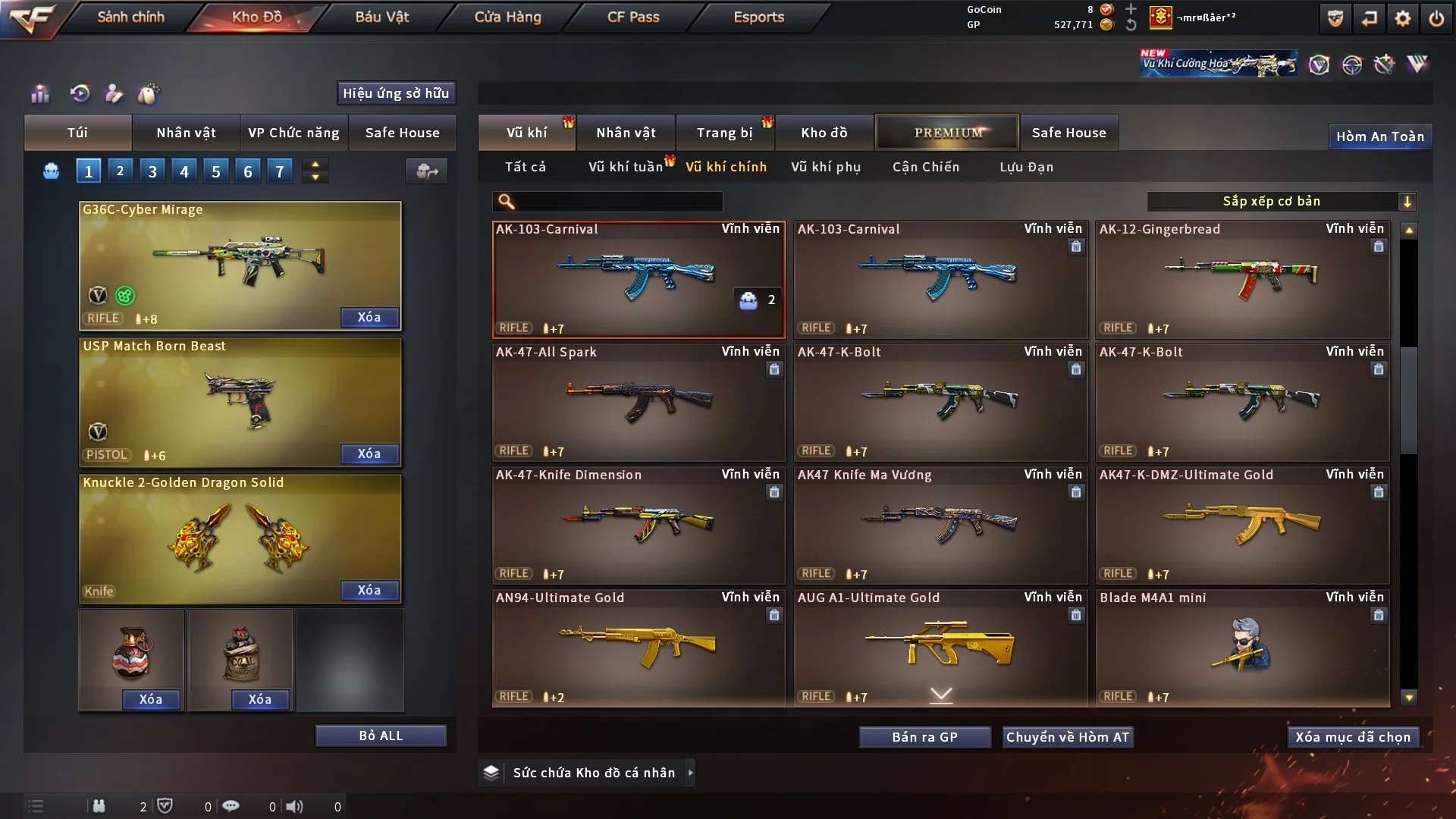Open the Sắp xếp cơ bản sort dropdown

click(x=1281, y=201)
